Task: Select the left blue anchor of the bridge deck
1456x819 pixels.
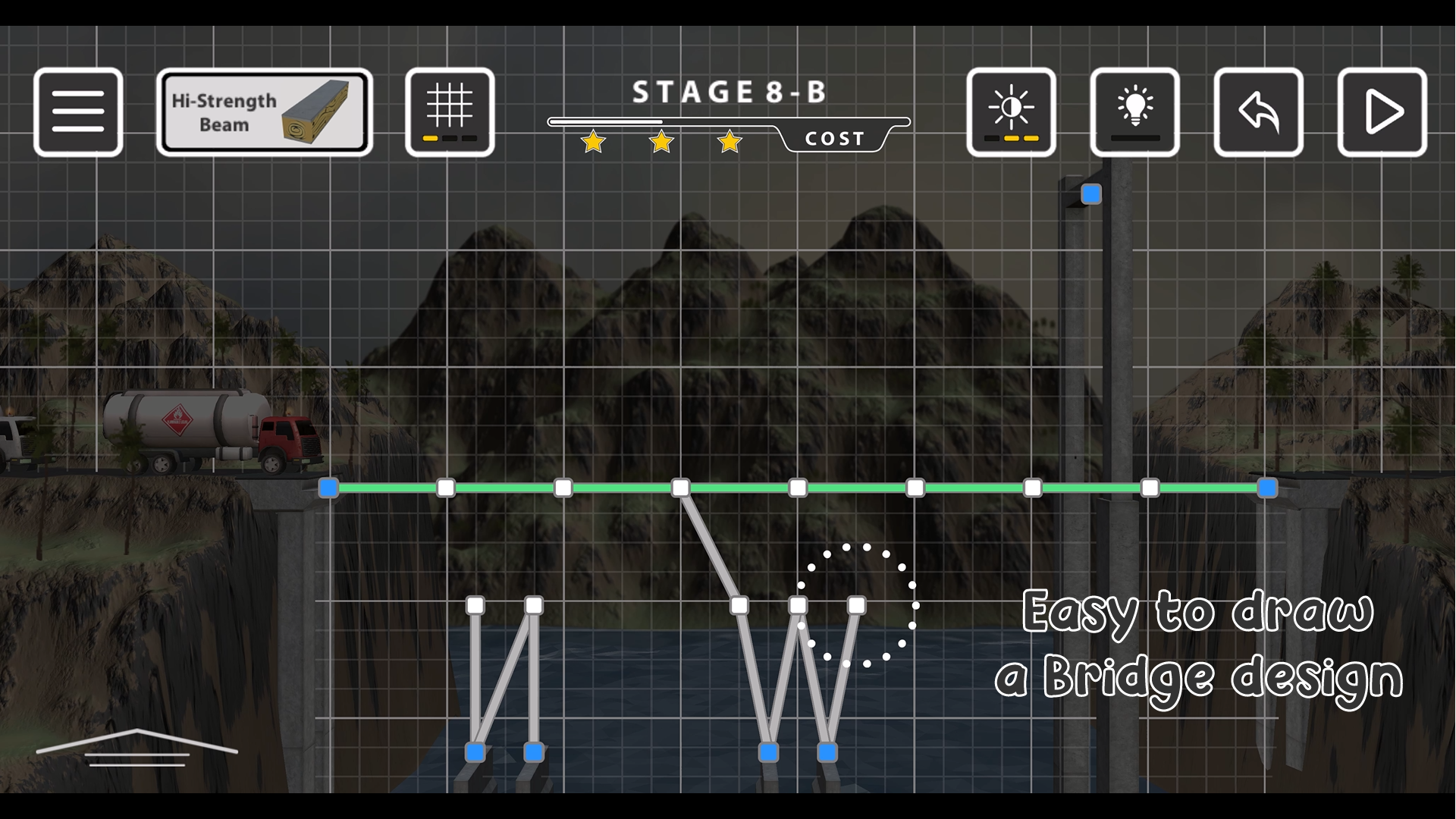Action: coord(328,488)
